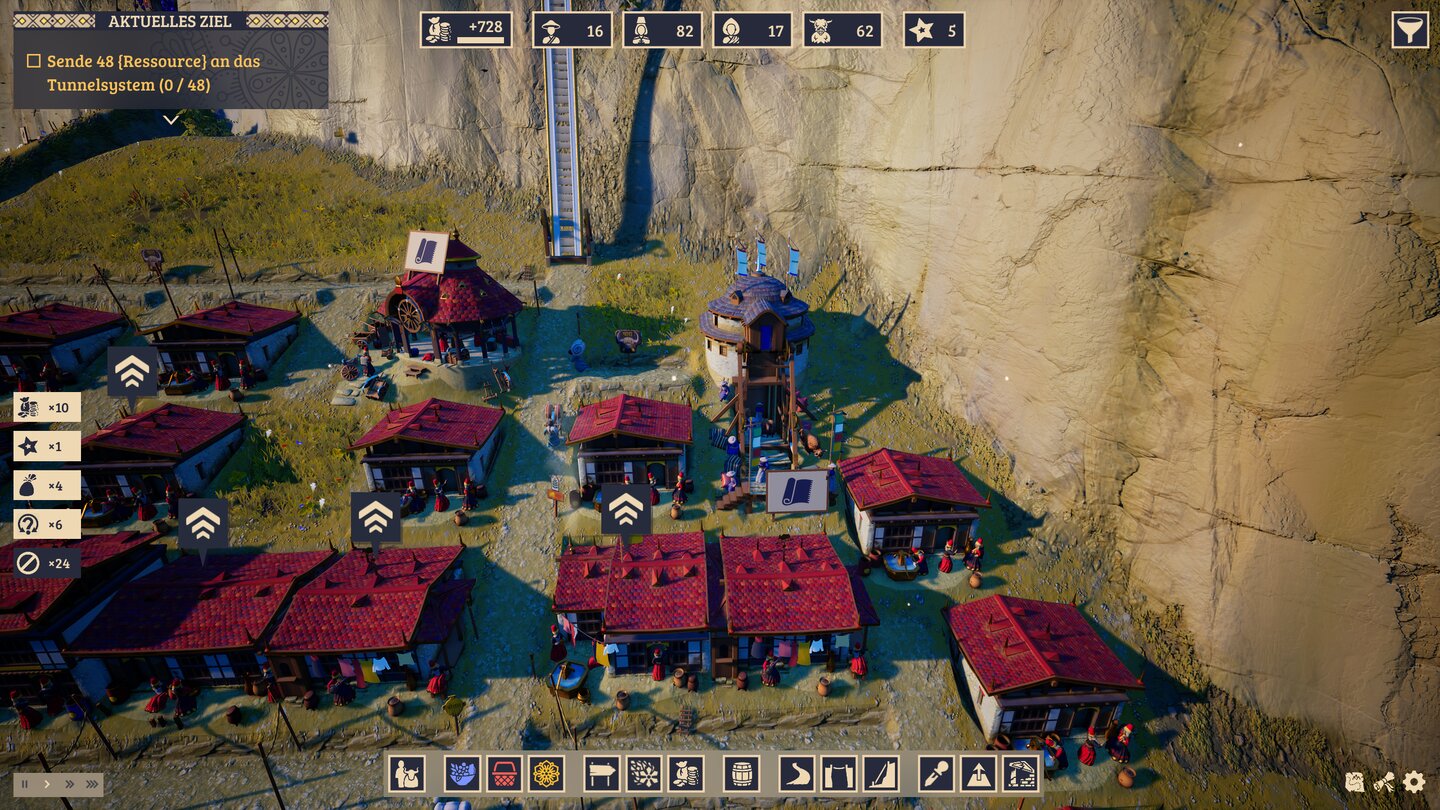The height and width of the screenshot is (810, 1440).
Task: Toggle the funnel filter button
Action: 1410,30
